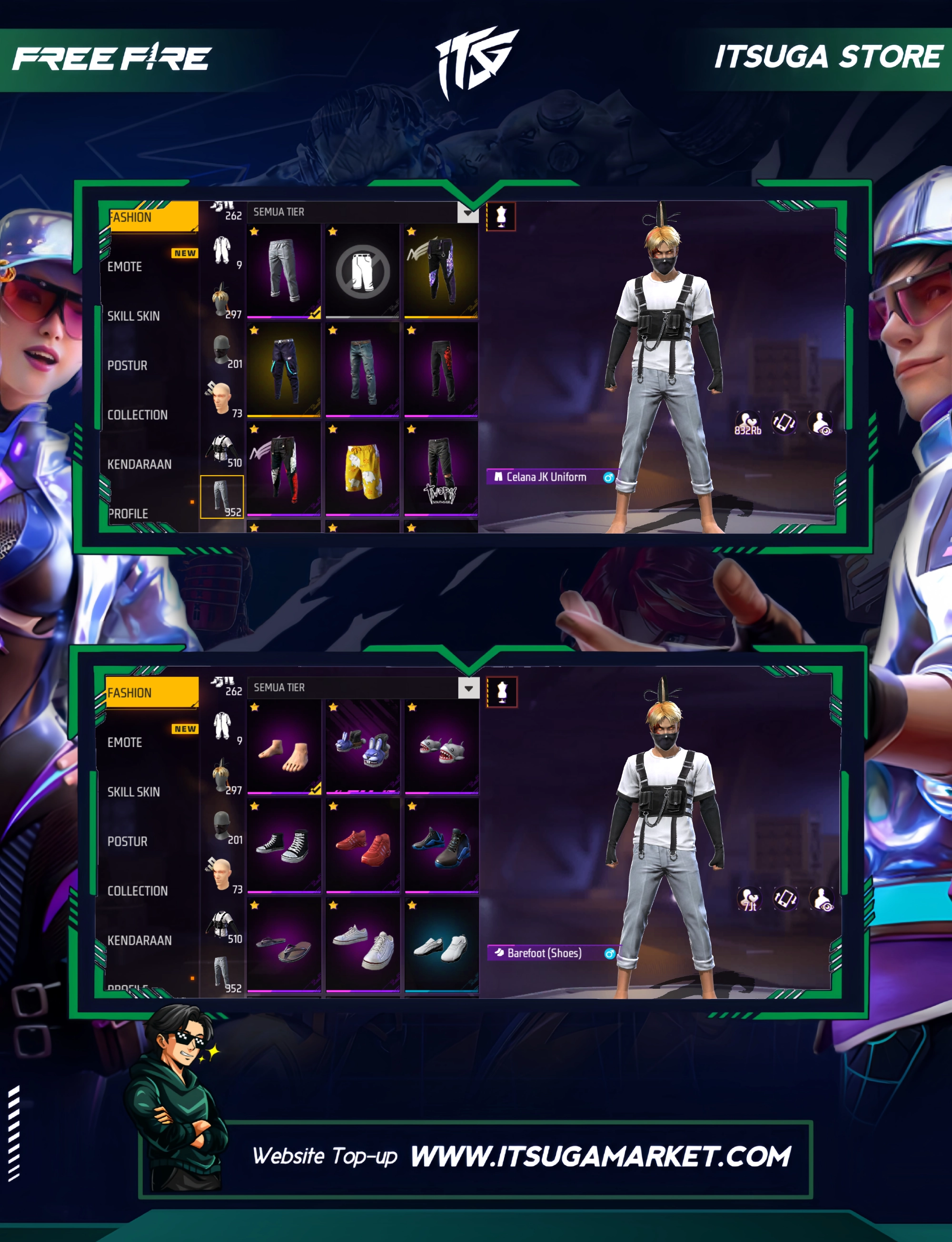Select the blue bunny slippers

(363, 746)
